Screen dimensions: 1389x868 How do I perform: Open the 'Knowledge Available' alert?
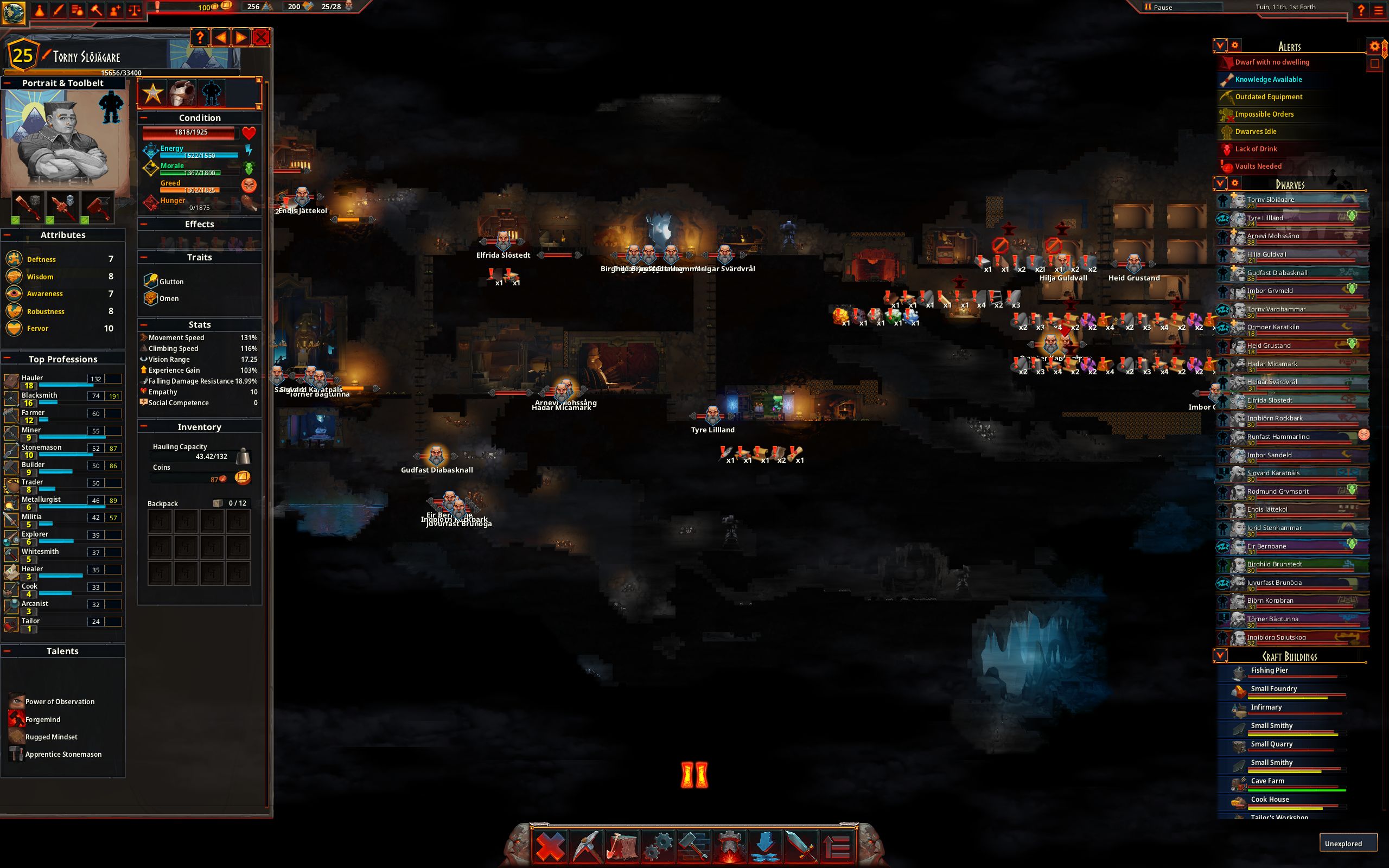pos(1269,80)
